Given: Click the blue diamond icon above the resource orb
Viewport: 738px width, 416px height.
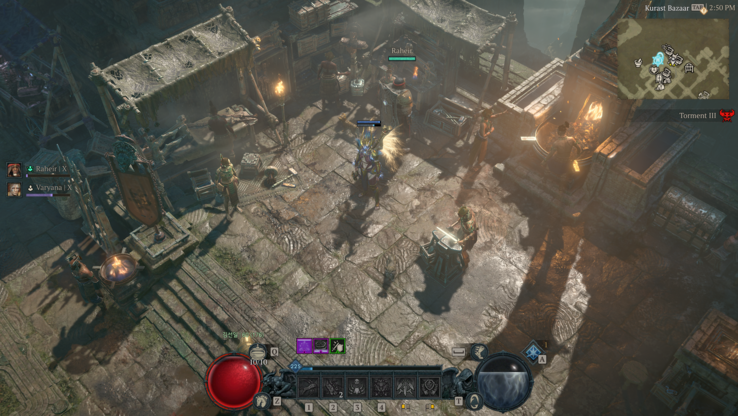Looking at the screenshot, I should (x=533, y=350).
